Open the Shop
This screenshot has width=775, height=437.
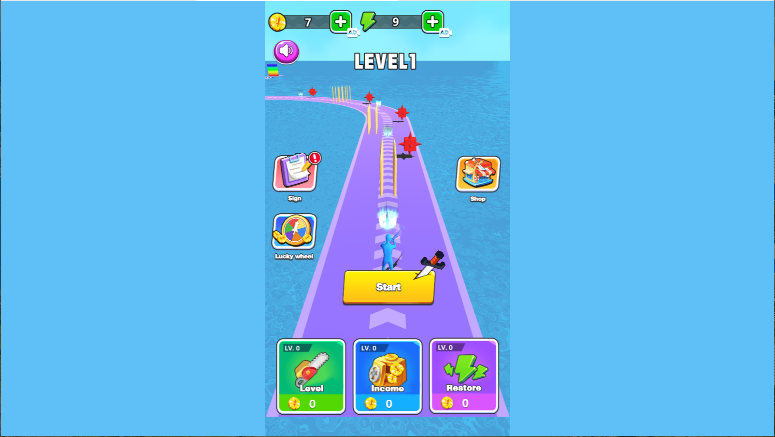click(478, 174)
